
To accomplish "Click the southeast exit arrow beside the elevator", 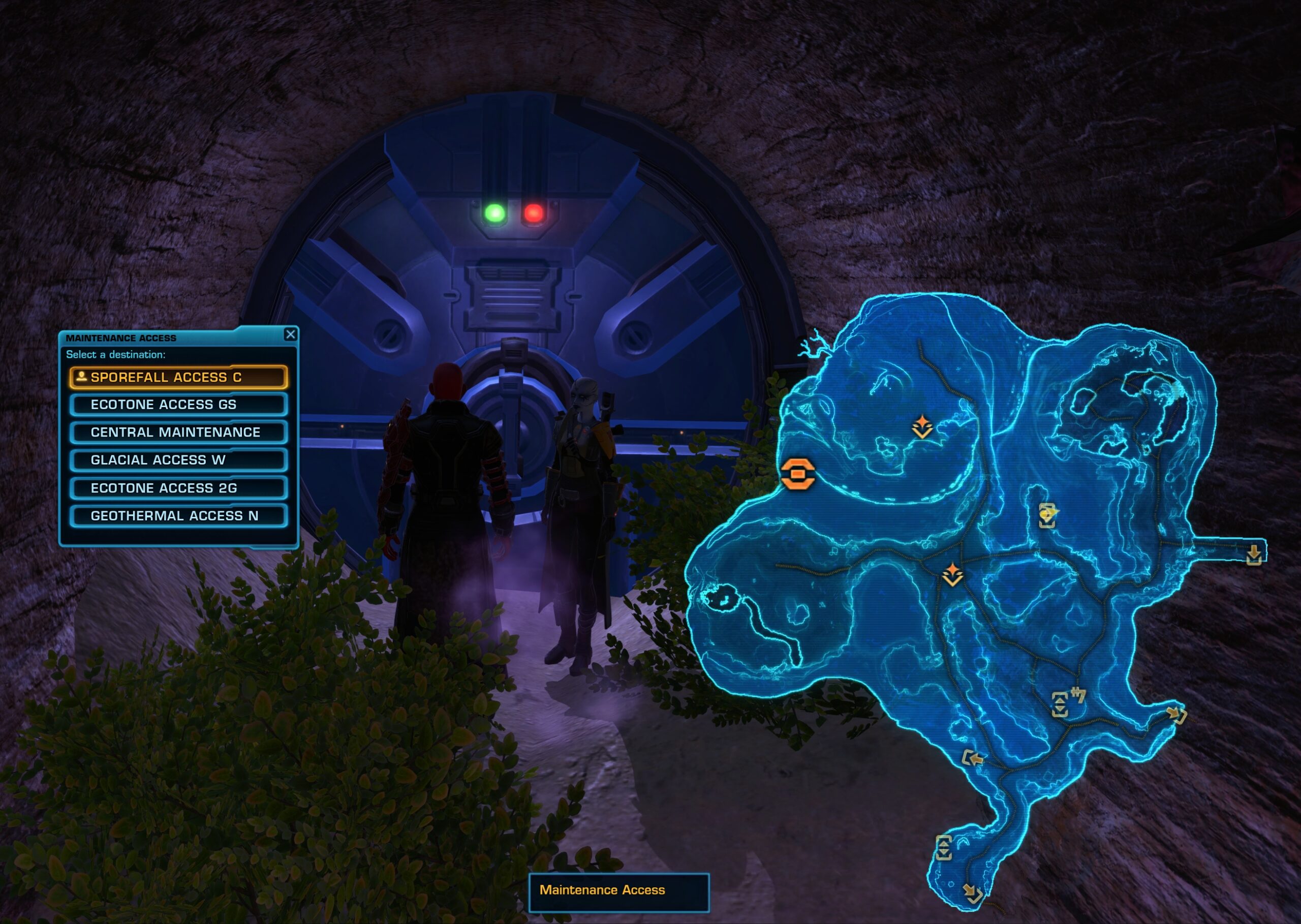I will pos(1176,715).
